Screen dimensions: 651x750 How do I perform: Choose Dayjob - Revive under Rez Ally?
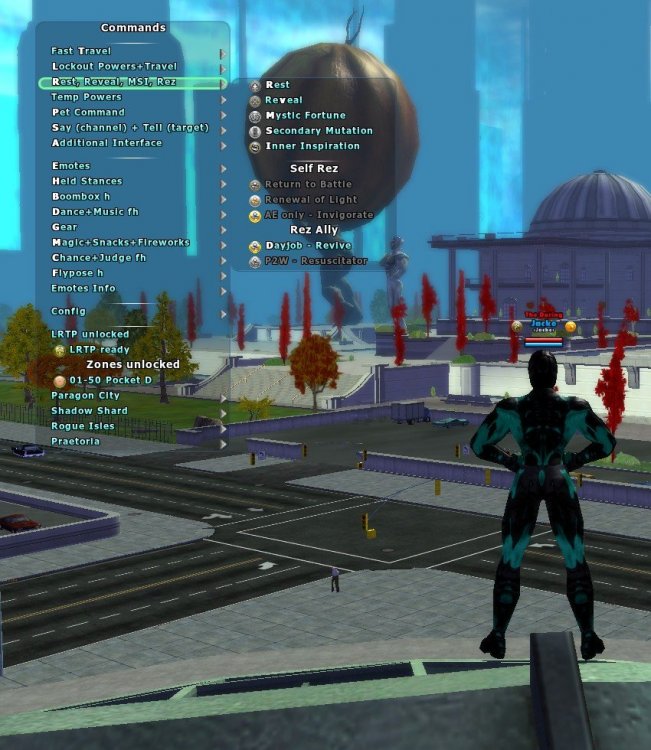point(308,246)
